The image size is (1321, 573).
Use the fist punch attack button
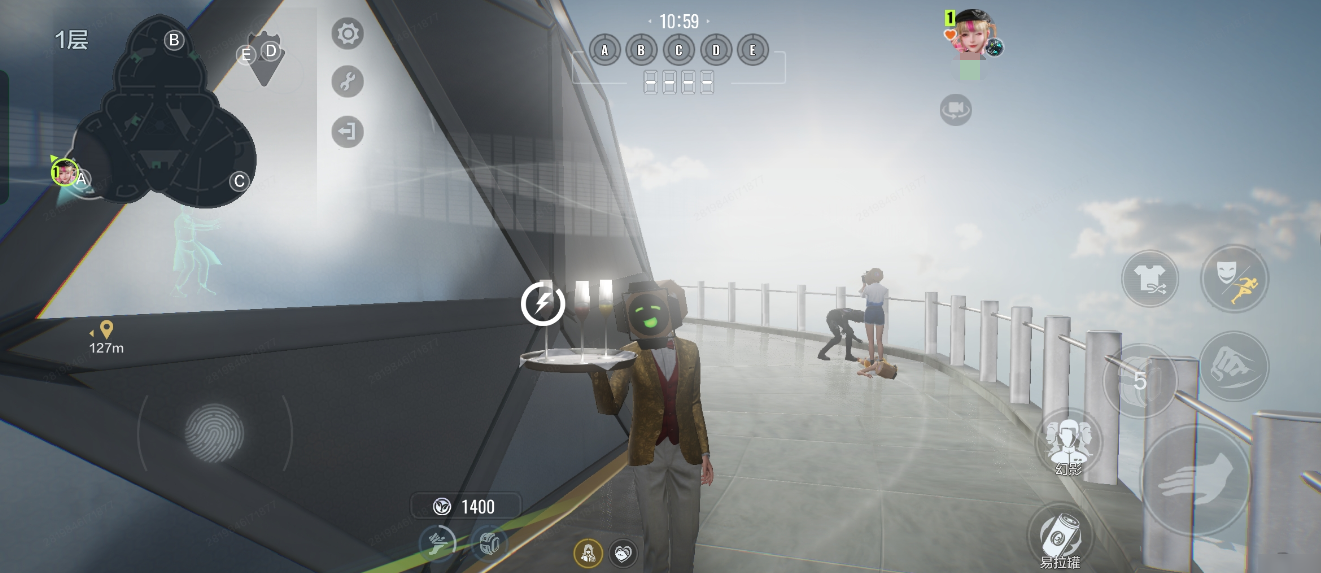pos(1234,367)
